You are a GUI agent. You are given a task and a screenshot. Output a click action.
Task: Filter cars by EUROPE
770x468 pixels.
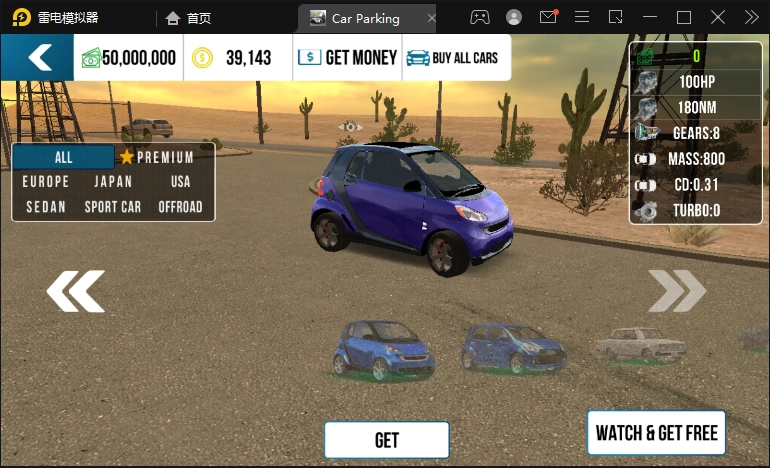[x=46, y=182]
